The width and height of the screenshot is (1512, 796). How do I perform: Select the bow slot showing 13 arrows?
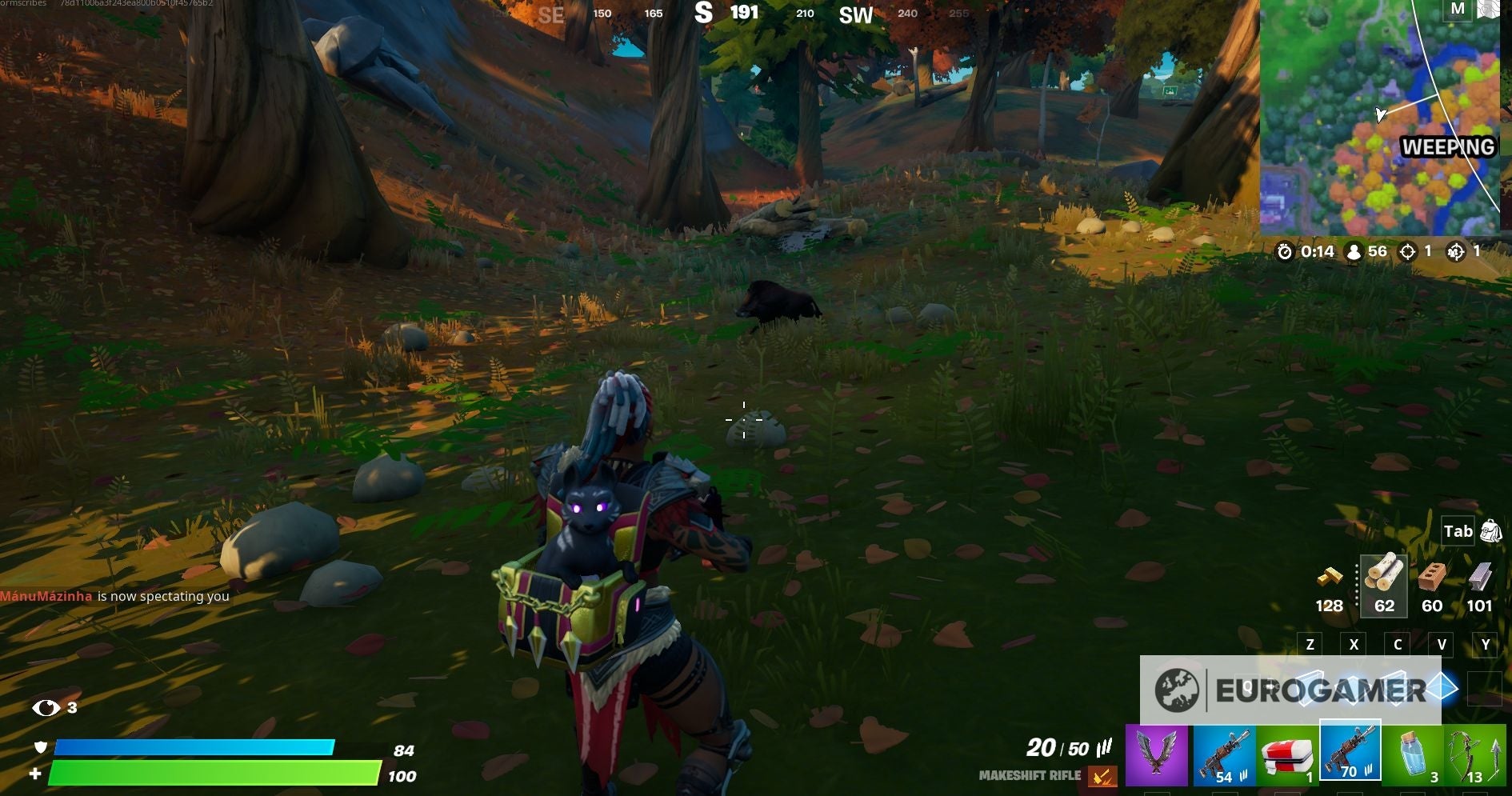point(1476,752)
